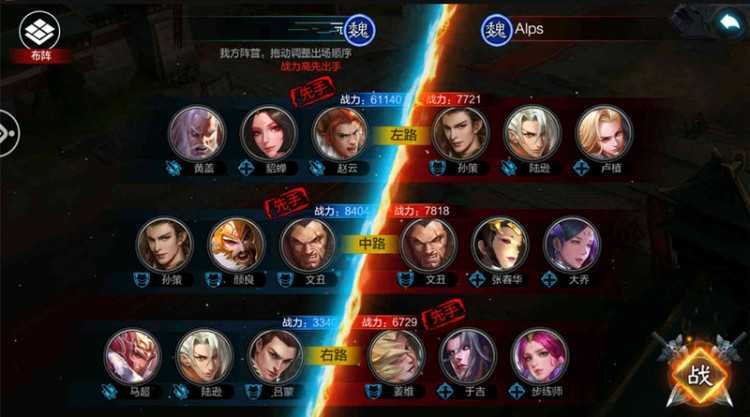The image size is (750, 417).
Task: Select the enemy hero 大乔 portrait
Action: pyautogui.click(x=571, y=245)
